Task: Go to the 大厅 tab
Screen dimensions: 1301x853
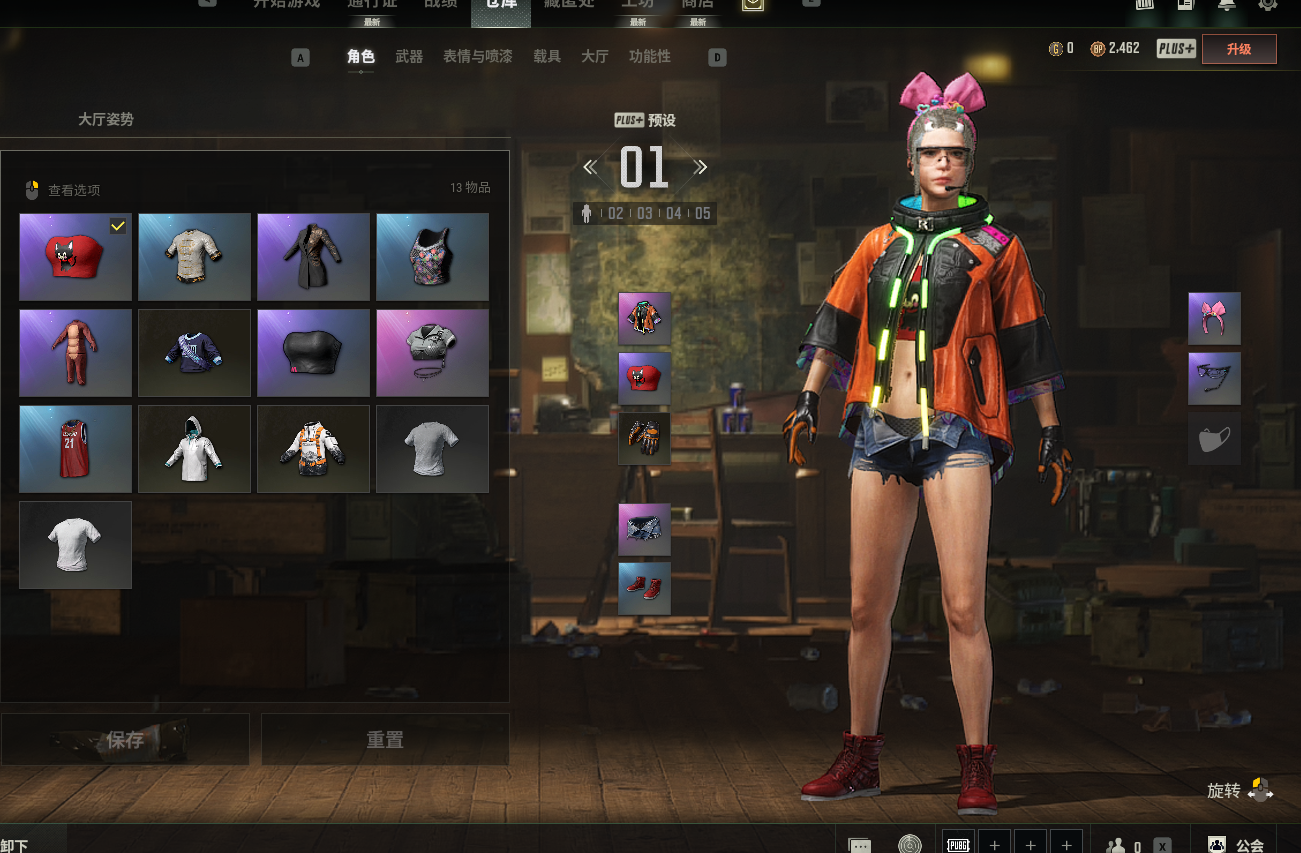Action: click(595, 57)
